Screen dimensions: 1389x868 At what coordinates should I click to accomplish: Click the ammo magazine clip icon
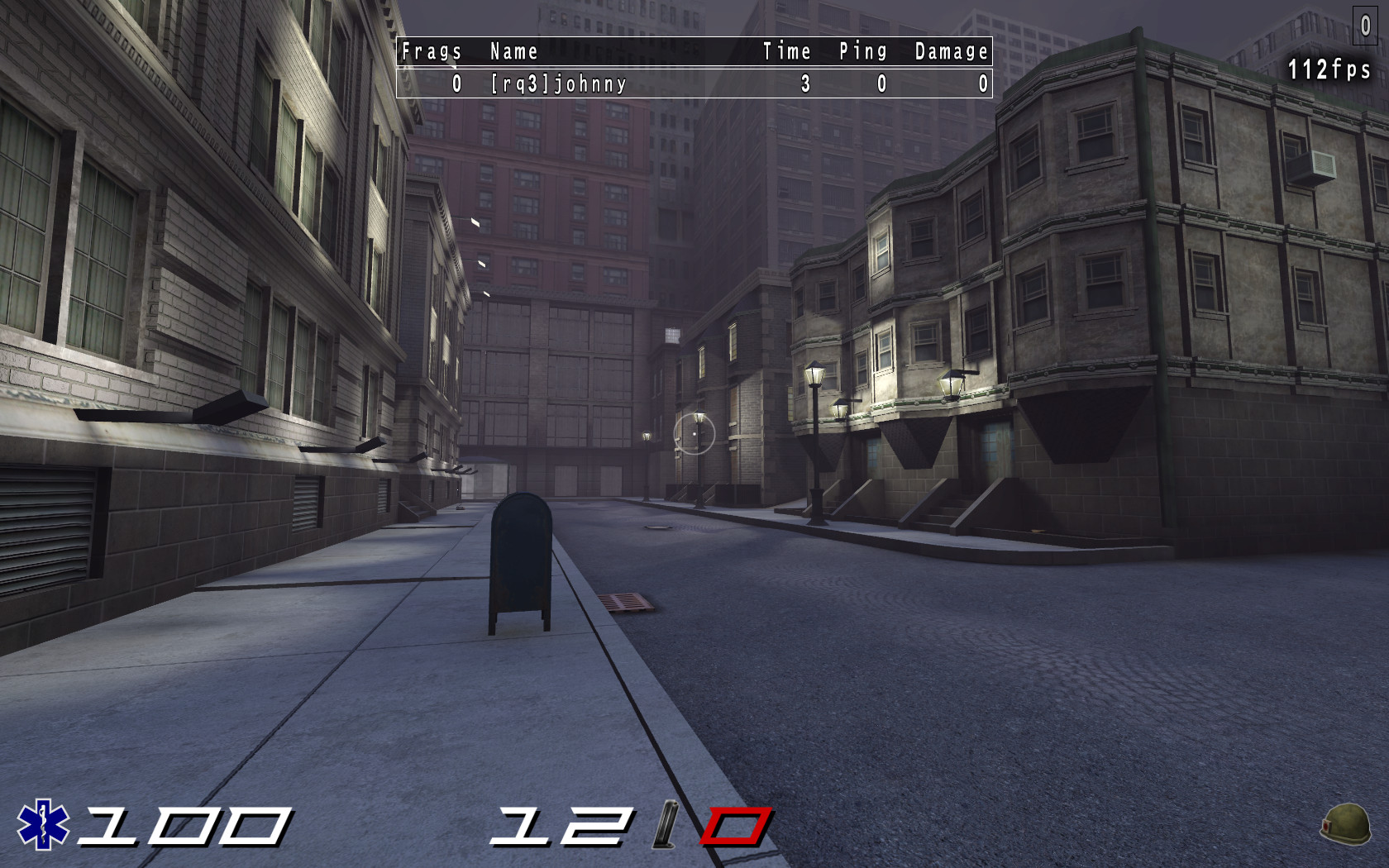pyautogui.click(x=666, y=824)
